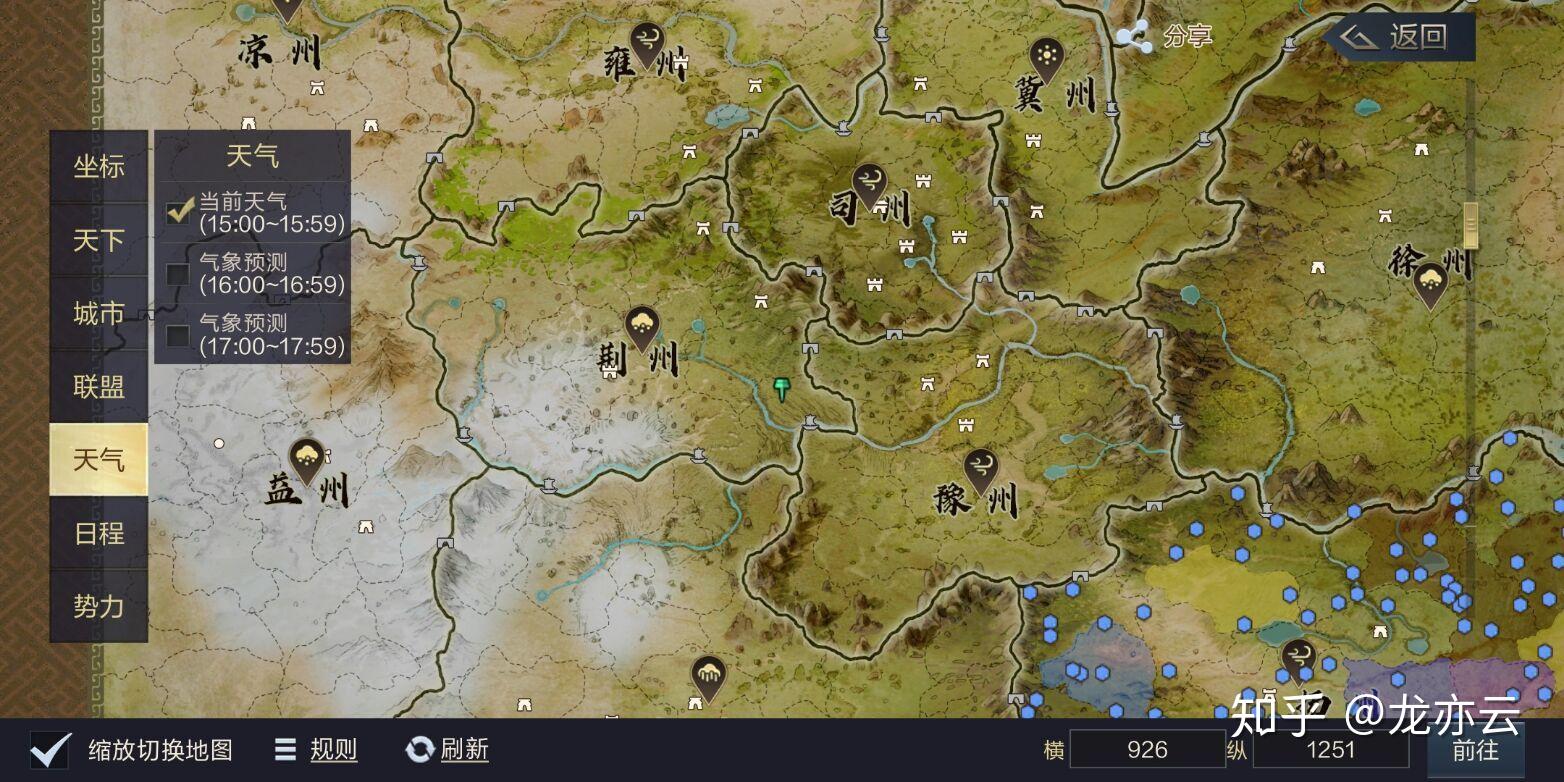The image size is (1564, 782).
Task: Tick the 气象预测 17:00~17:59 checkbox
Action: (x=178, y=335)
